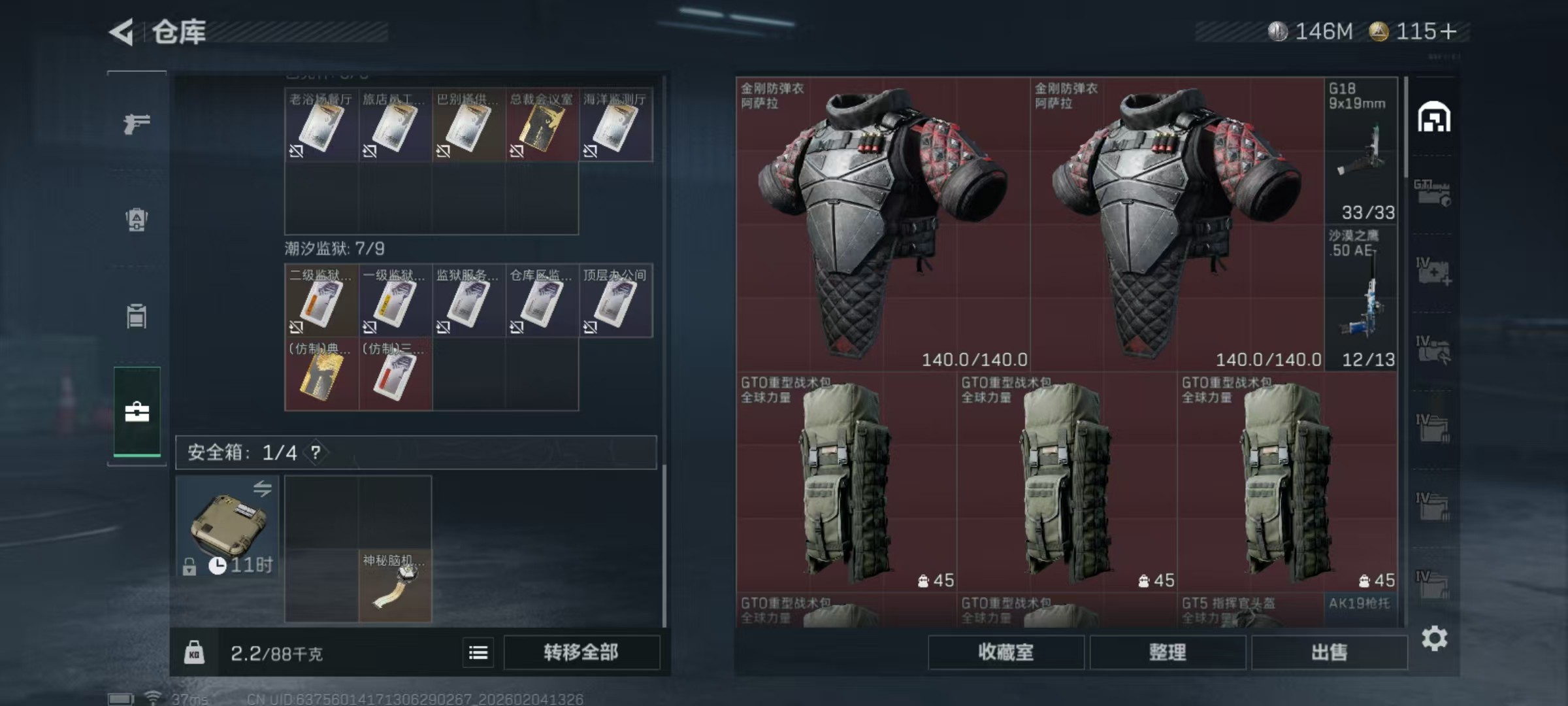Viewport: 1568px width, 706px height.
Task: Select the G18 9x19mm pistol
Action: click(x=1361, y=150)
